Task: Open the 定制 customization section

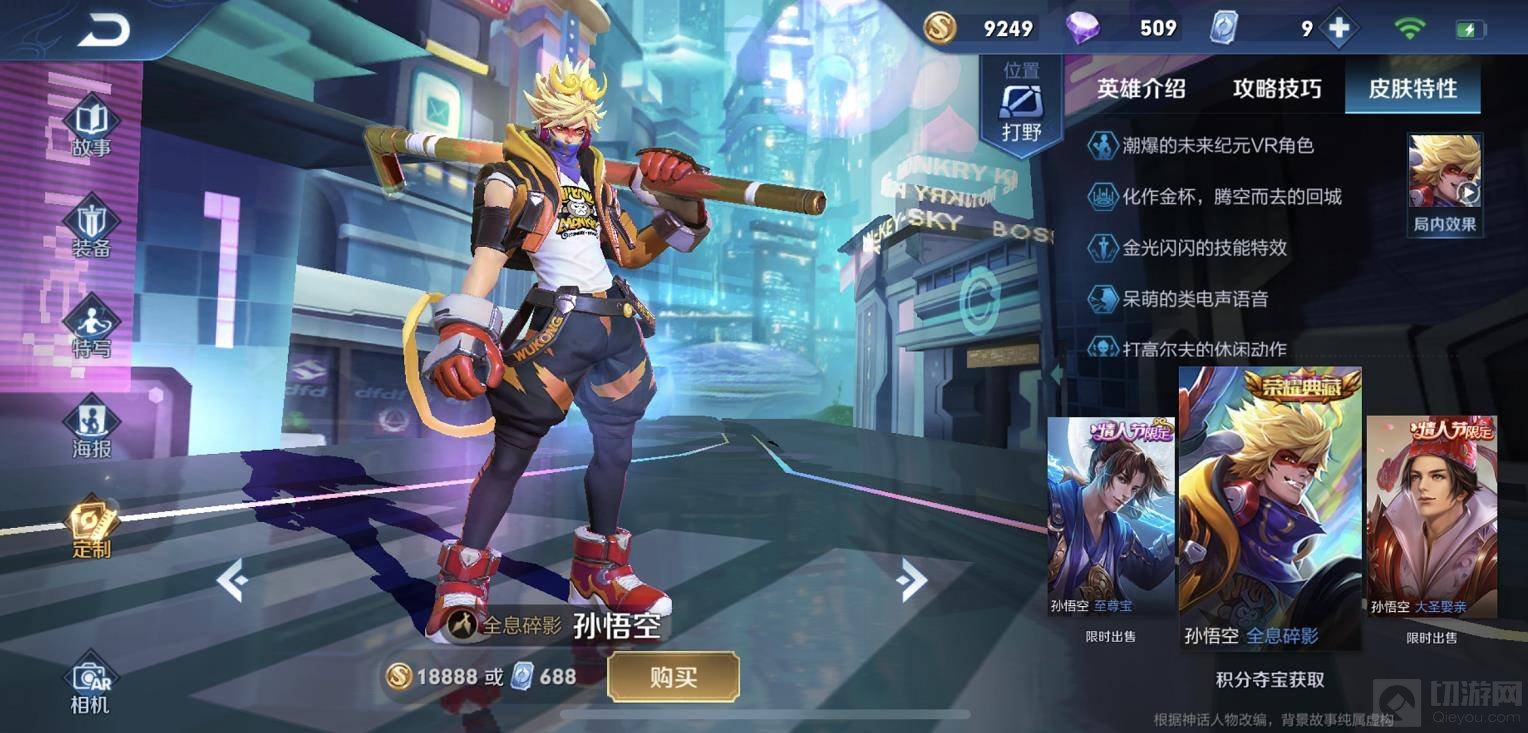Action: tap(91, 527)
